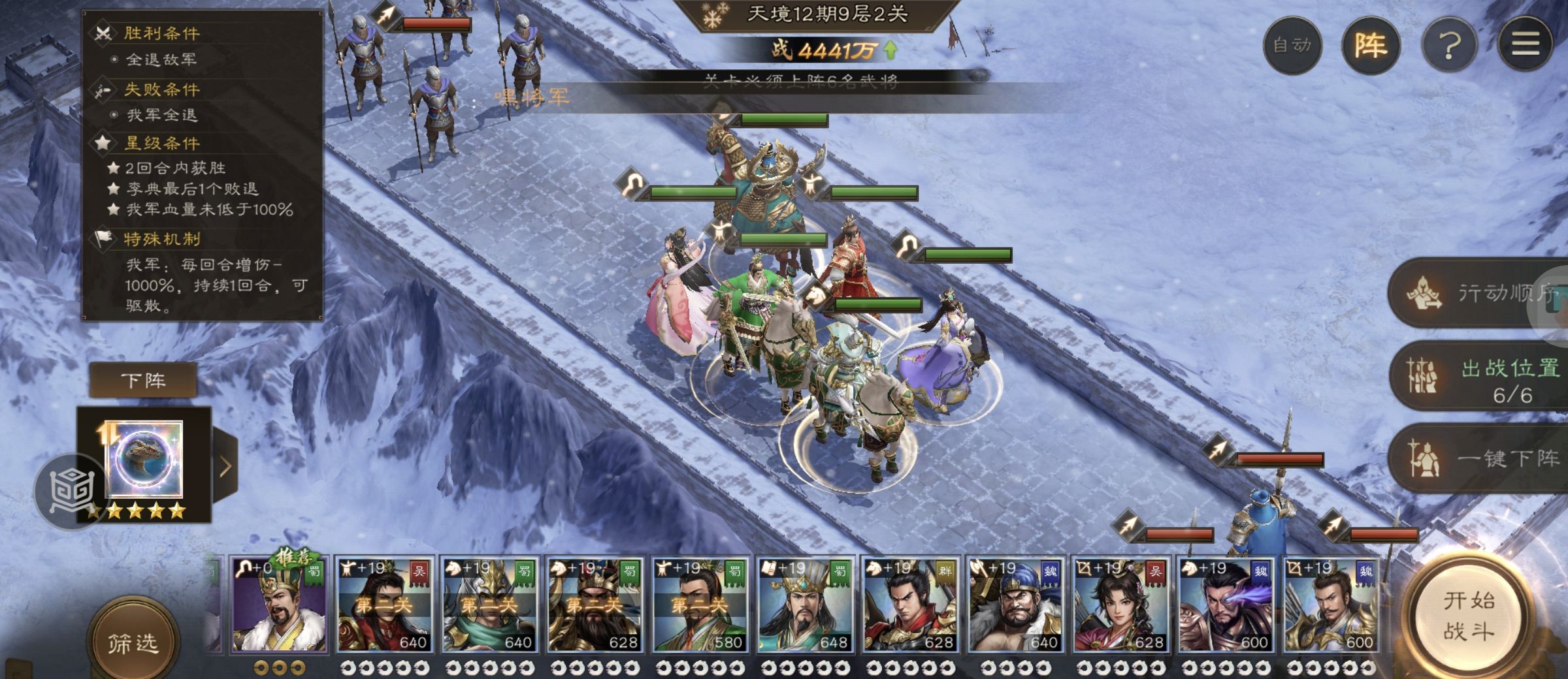1568x679 pixels.
Task: Select the blue-bandana bearded Wei hero card
Action: coord(1015,605)
